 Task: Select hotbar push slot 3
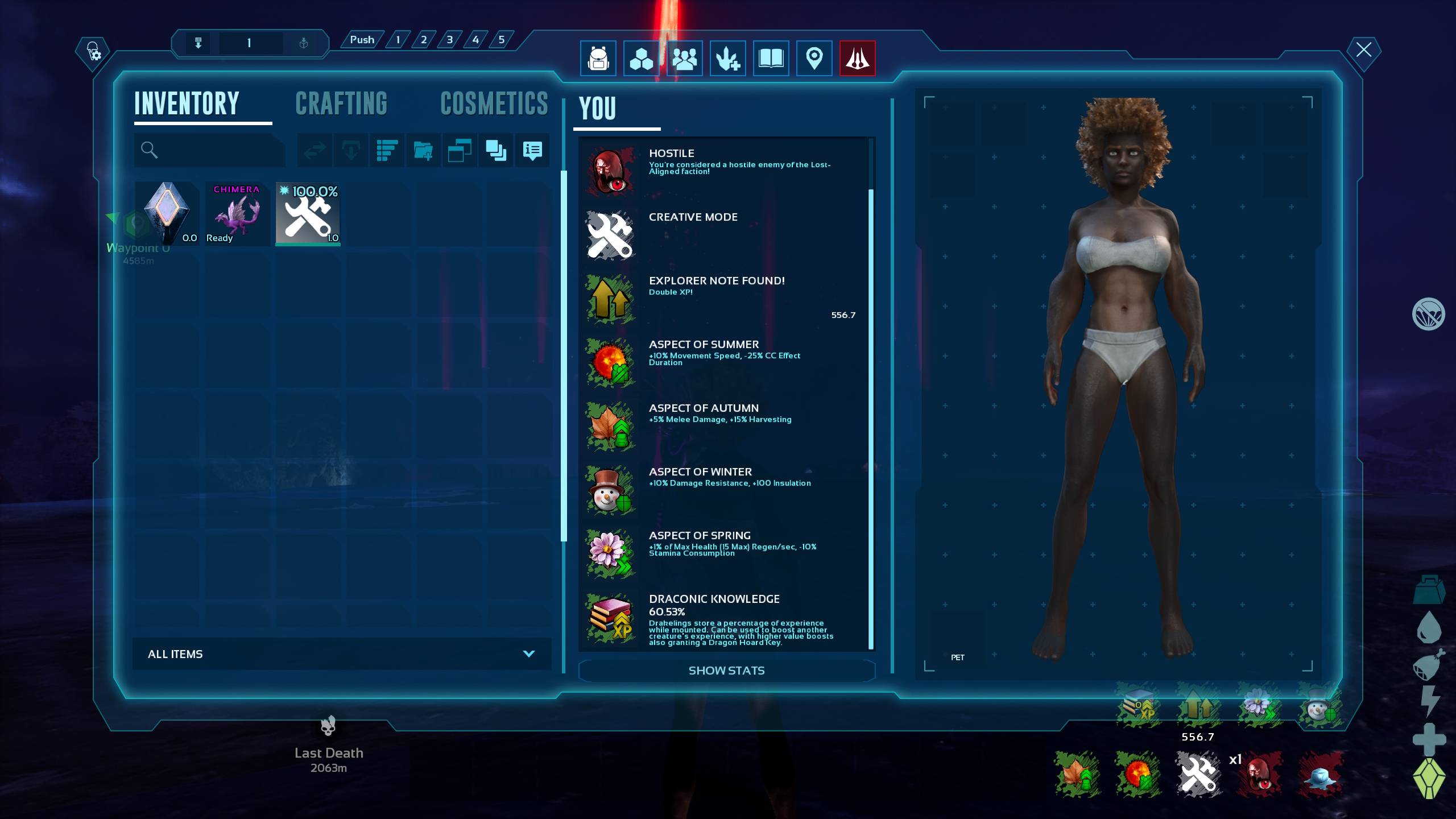pos(449,40)
